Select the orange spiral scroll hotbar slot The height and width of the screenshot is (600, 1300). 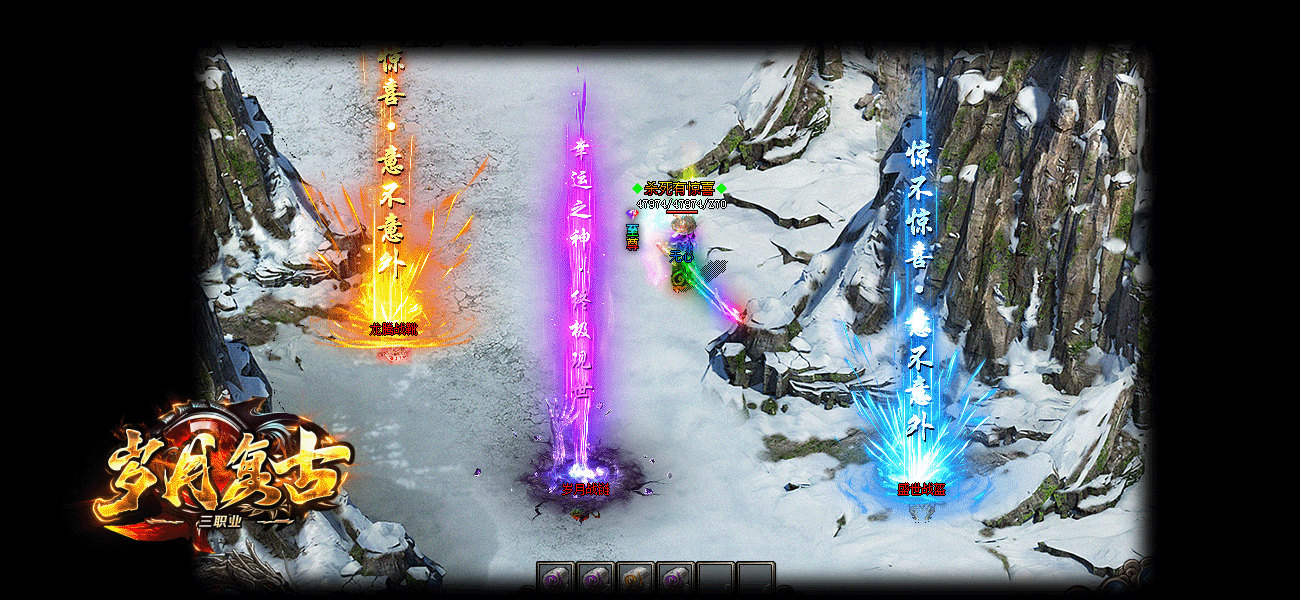pyautogui.click(x=634, y=579)
